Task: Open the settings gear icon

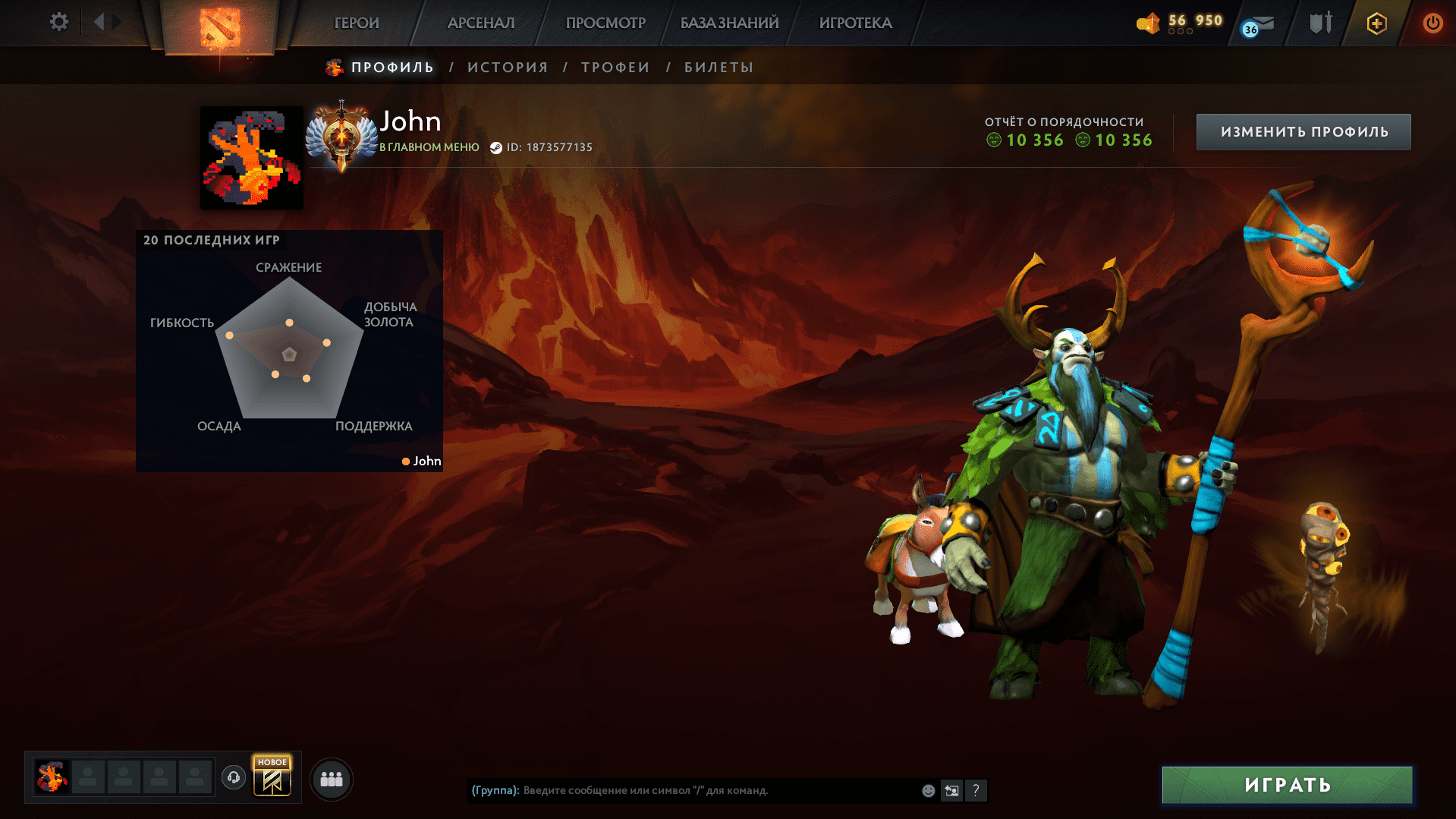Action: [x=59, y=22]
